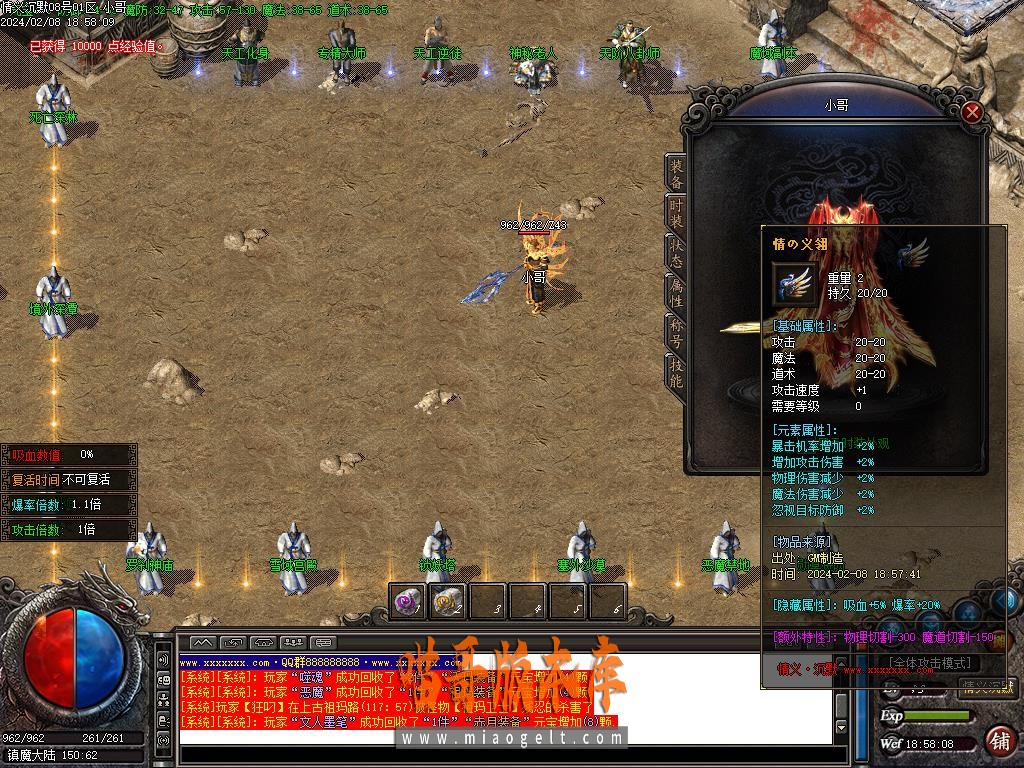The width and height of the screenshot is (1024, 768).
Task: Switch to the 装备 equipment tab
Action: point(676,175)
